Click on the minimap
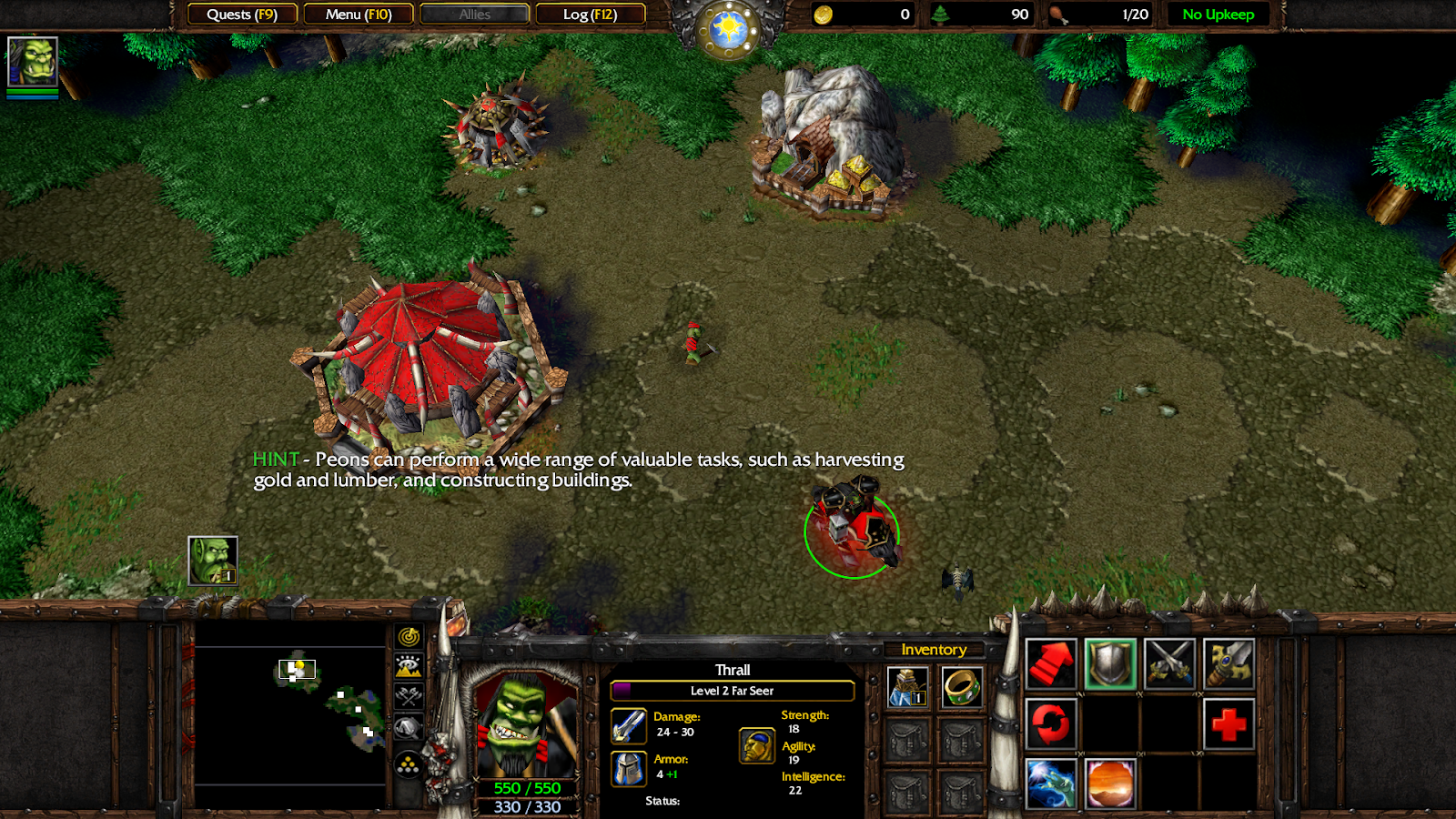Screen dimensions: 1456x819 click(290, 714)
